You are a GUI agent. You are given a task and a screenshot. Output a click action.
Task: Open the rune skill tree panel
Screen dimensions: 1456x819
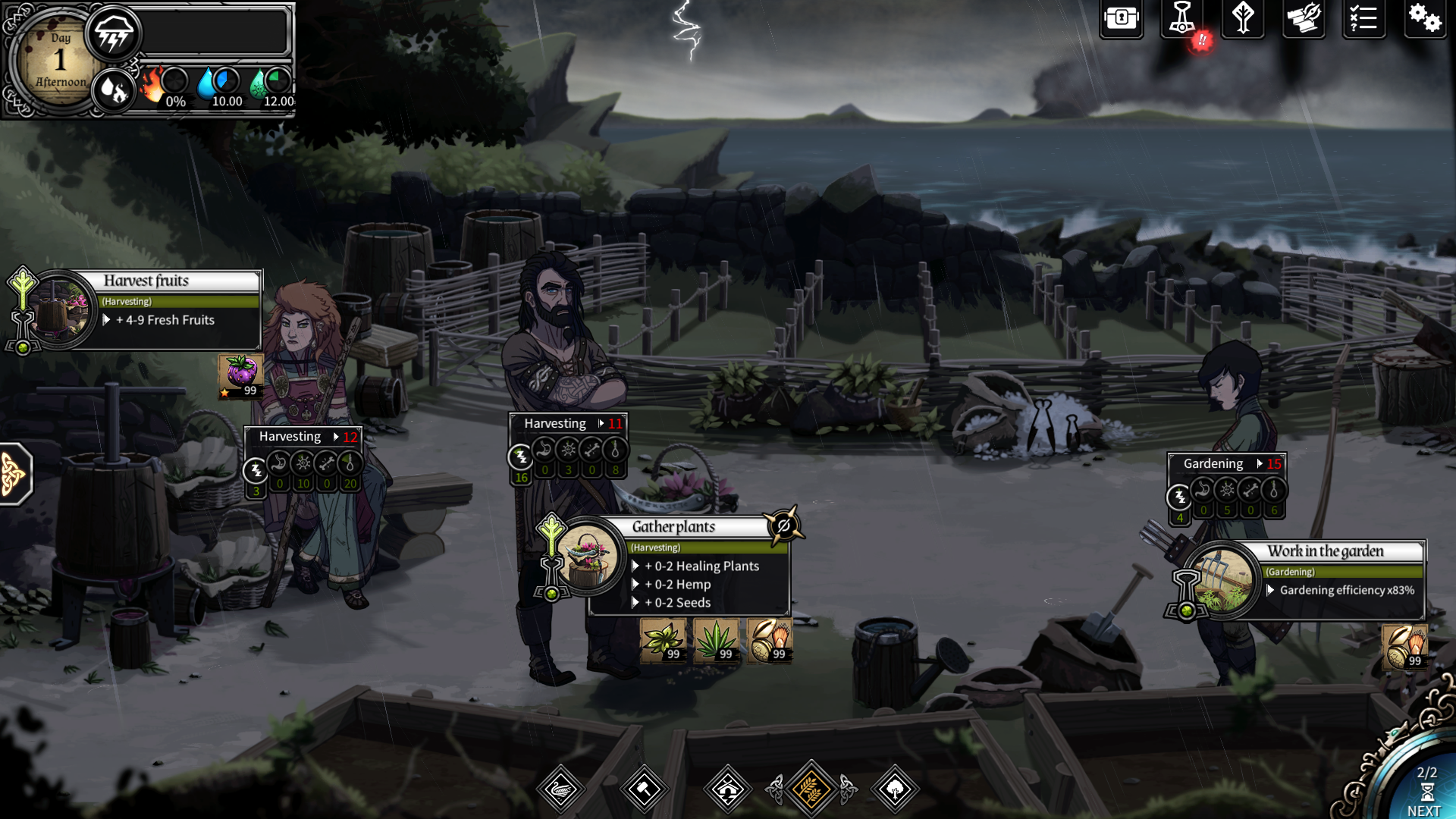click(x=1243, y=20)
